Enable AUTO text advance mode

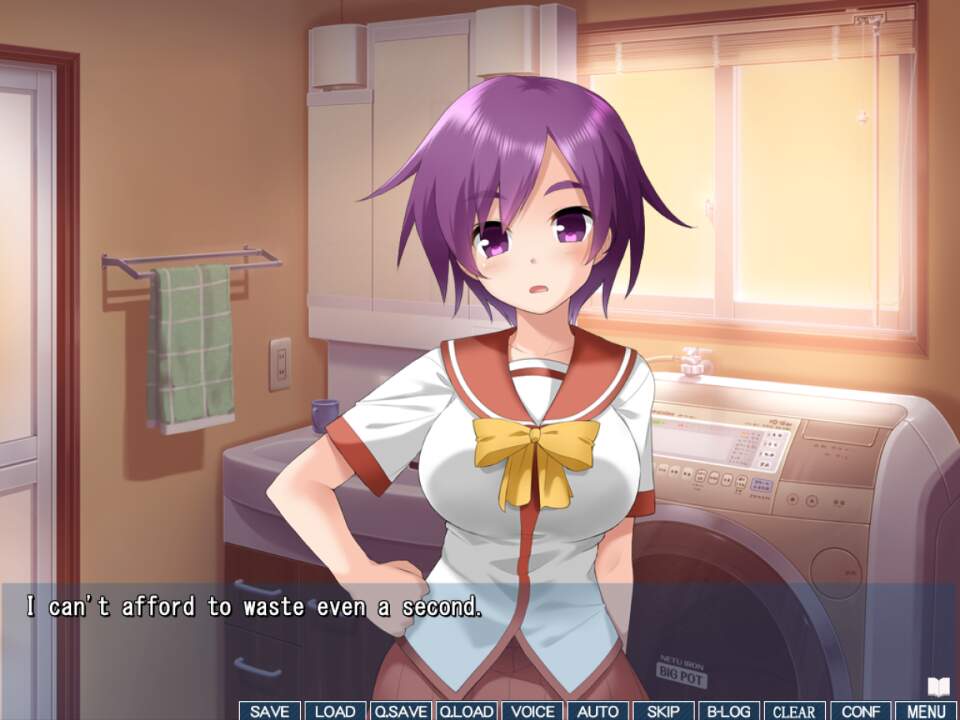coord(598,711)
